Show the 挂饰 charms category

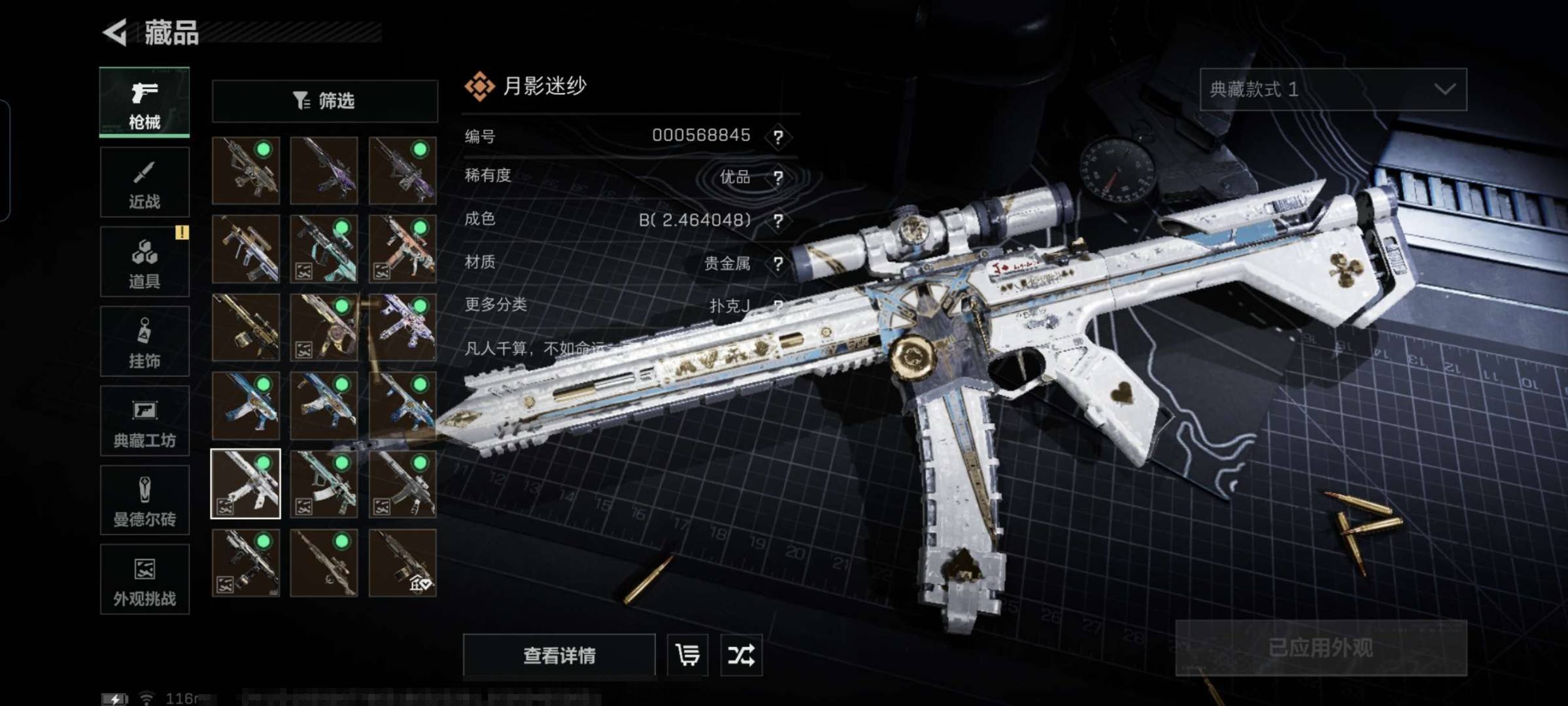tap(145, 341)
